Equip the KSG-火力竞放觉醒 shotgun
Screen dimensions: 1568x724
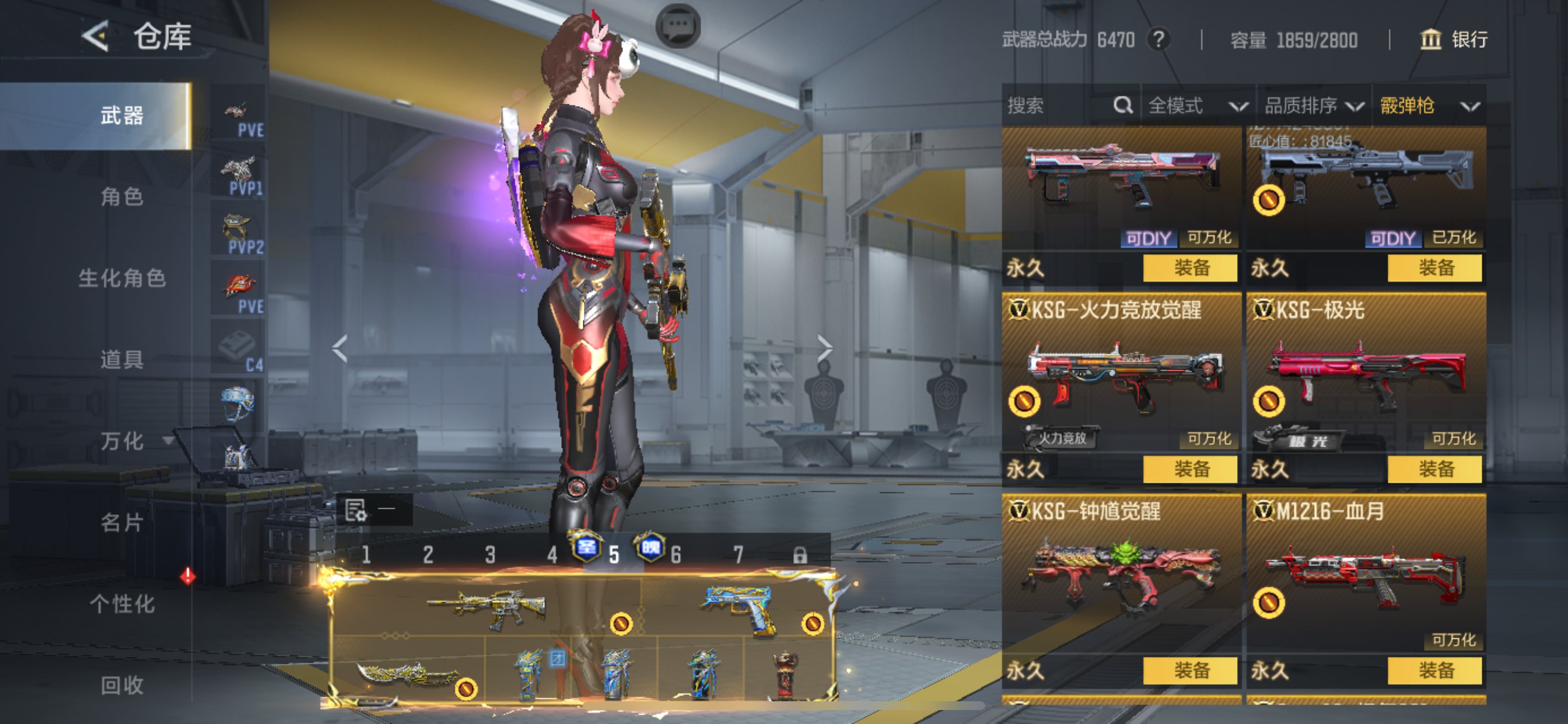1190,469
